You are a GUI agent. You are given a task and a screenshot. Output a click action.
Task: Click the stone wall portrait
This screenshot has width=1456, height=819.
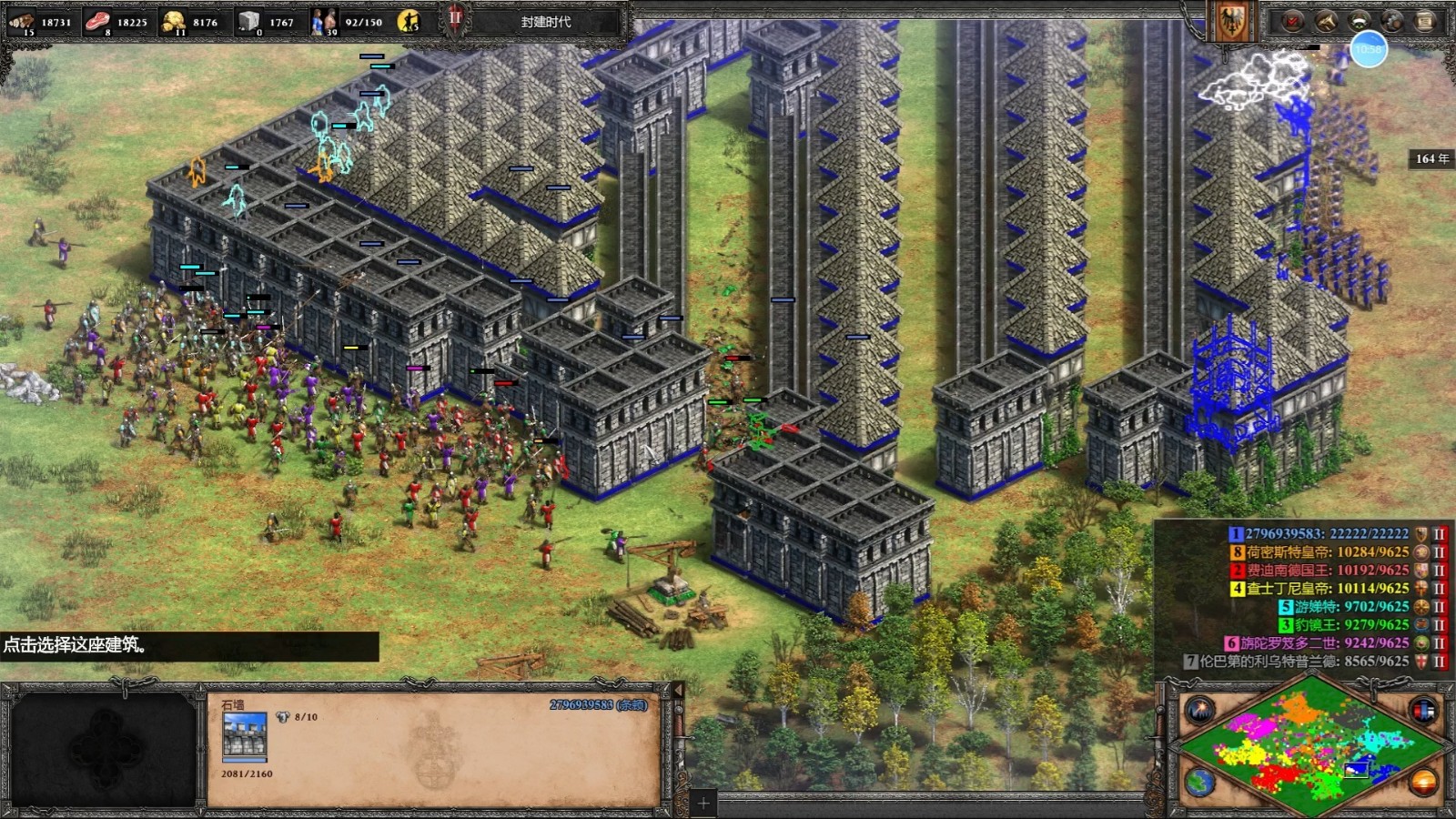[x=245, y=735]
